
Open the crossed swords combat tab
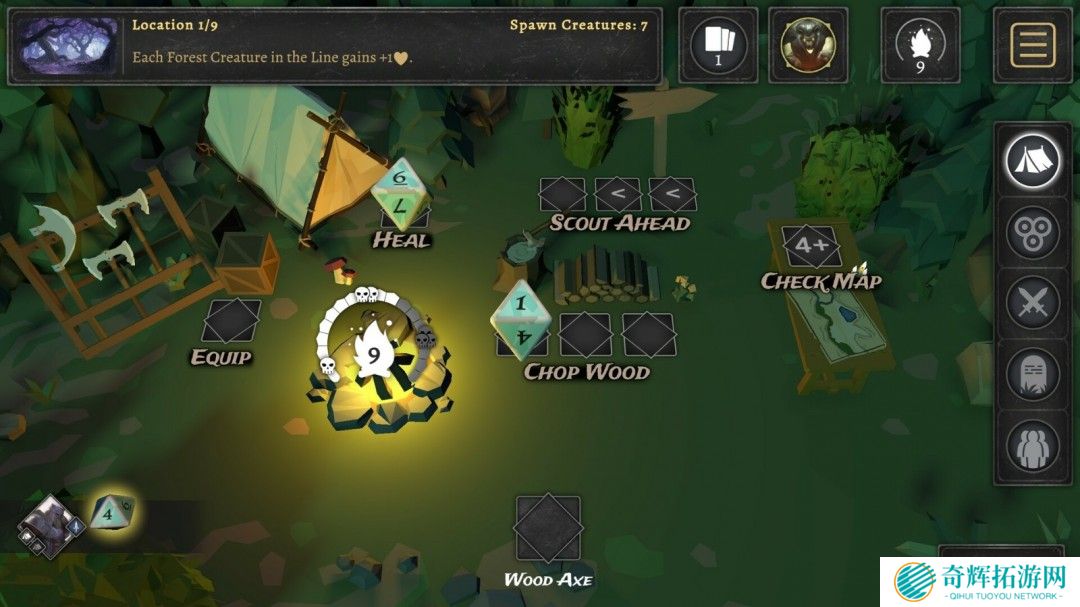click(x=1032, y=303)
